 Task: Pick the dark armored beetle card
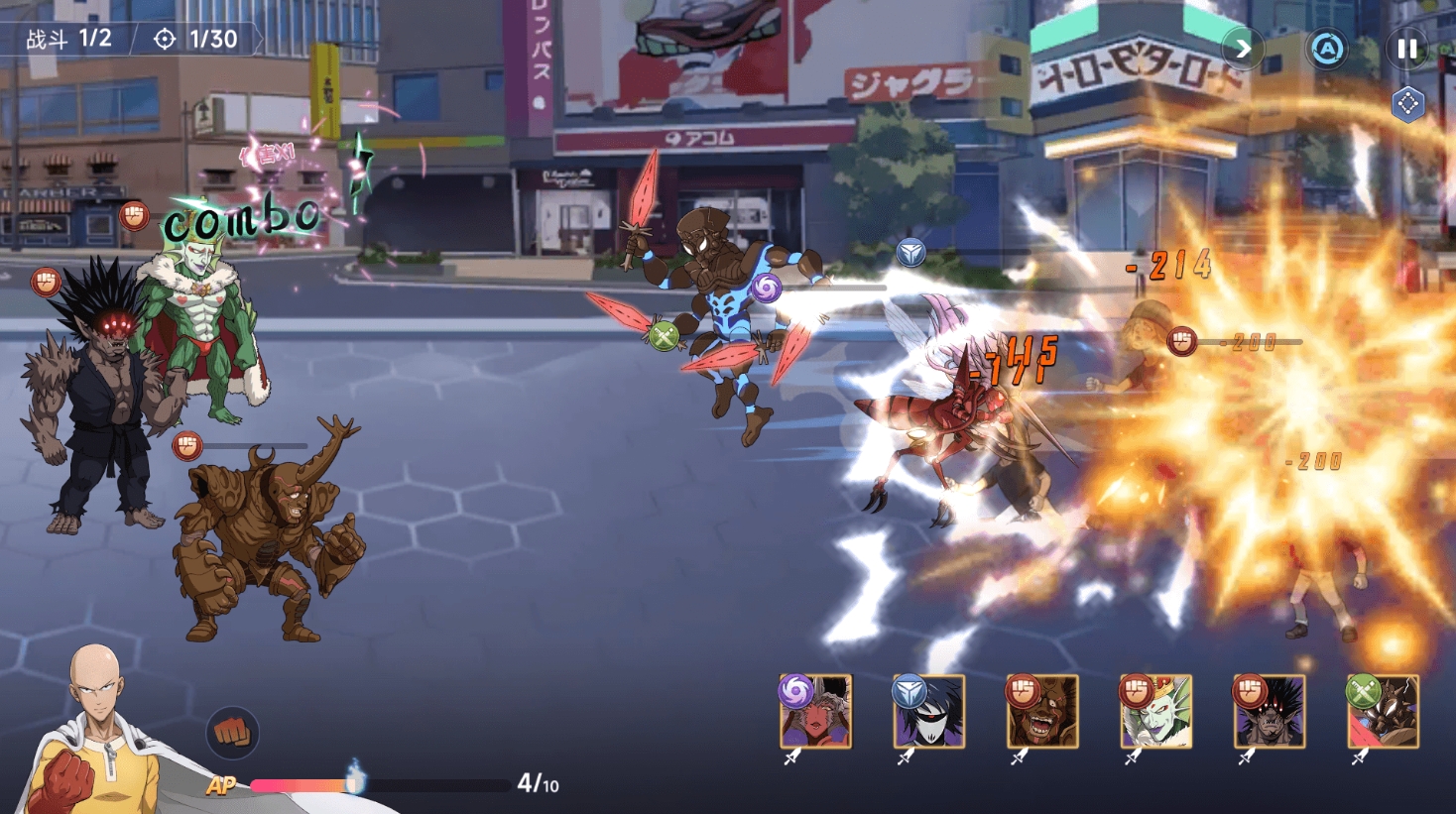pyautogui.click(x=1384, y=712)
